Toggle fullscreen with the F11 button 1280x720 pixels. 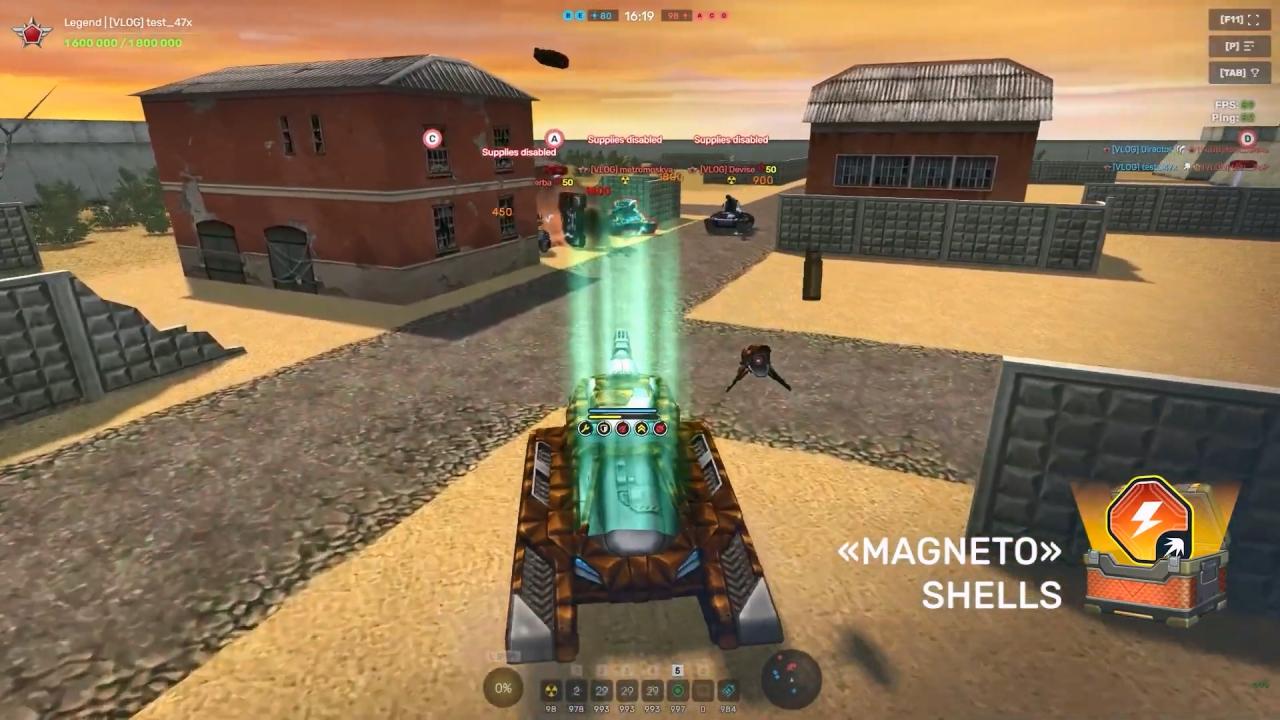pyautogui.click(x=1239, y=20)
